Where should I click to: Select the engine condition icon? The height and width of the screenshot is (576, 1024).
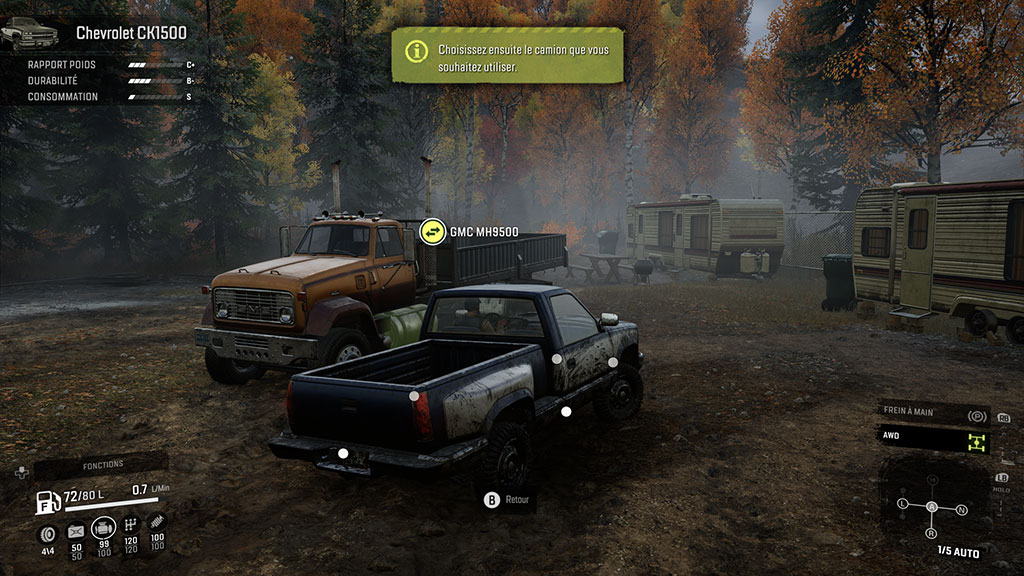[103, 528]
